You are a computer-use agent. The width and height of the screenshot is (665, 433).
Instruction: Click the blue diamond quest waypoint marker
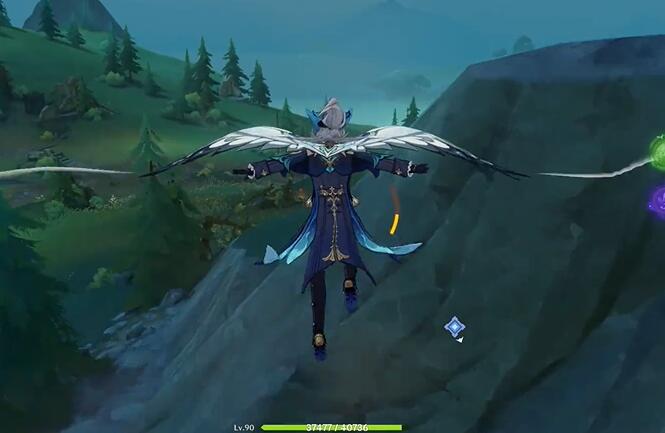(x=454, y=326)
